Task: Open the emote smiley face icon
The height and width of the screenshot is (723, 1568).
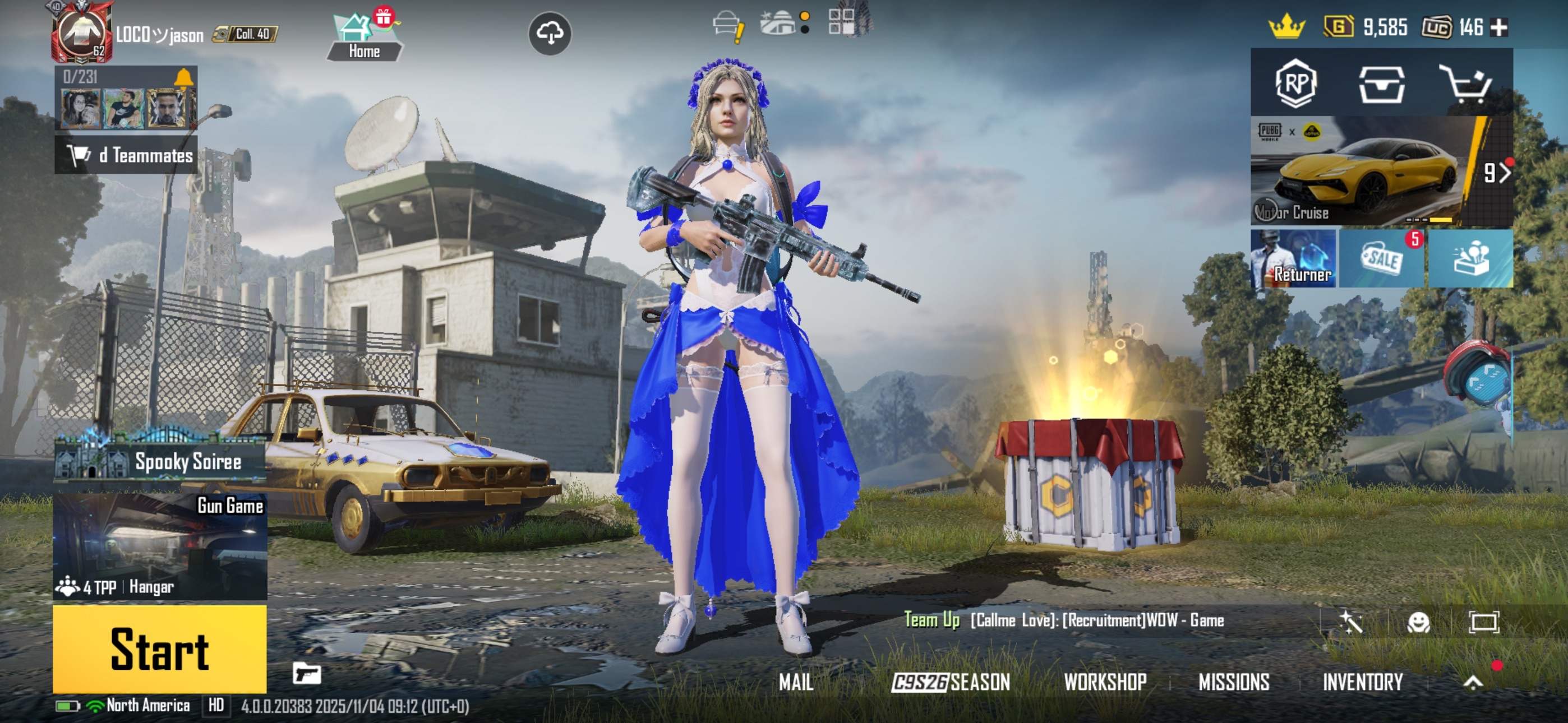Action: coord(1418,622)
